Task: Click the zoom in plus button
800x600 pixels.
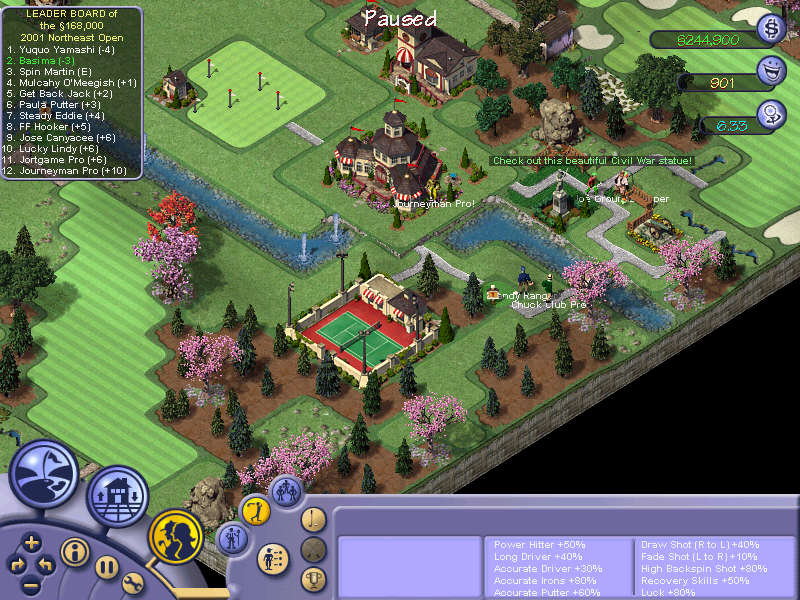Action: 32,543
